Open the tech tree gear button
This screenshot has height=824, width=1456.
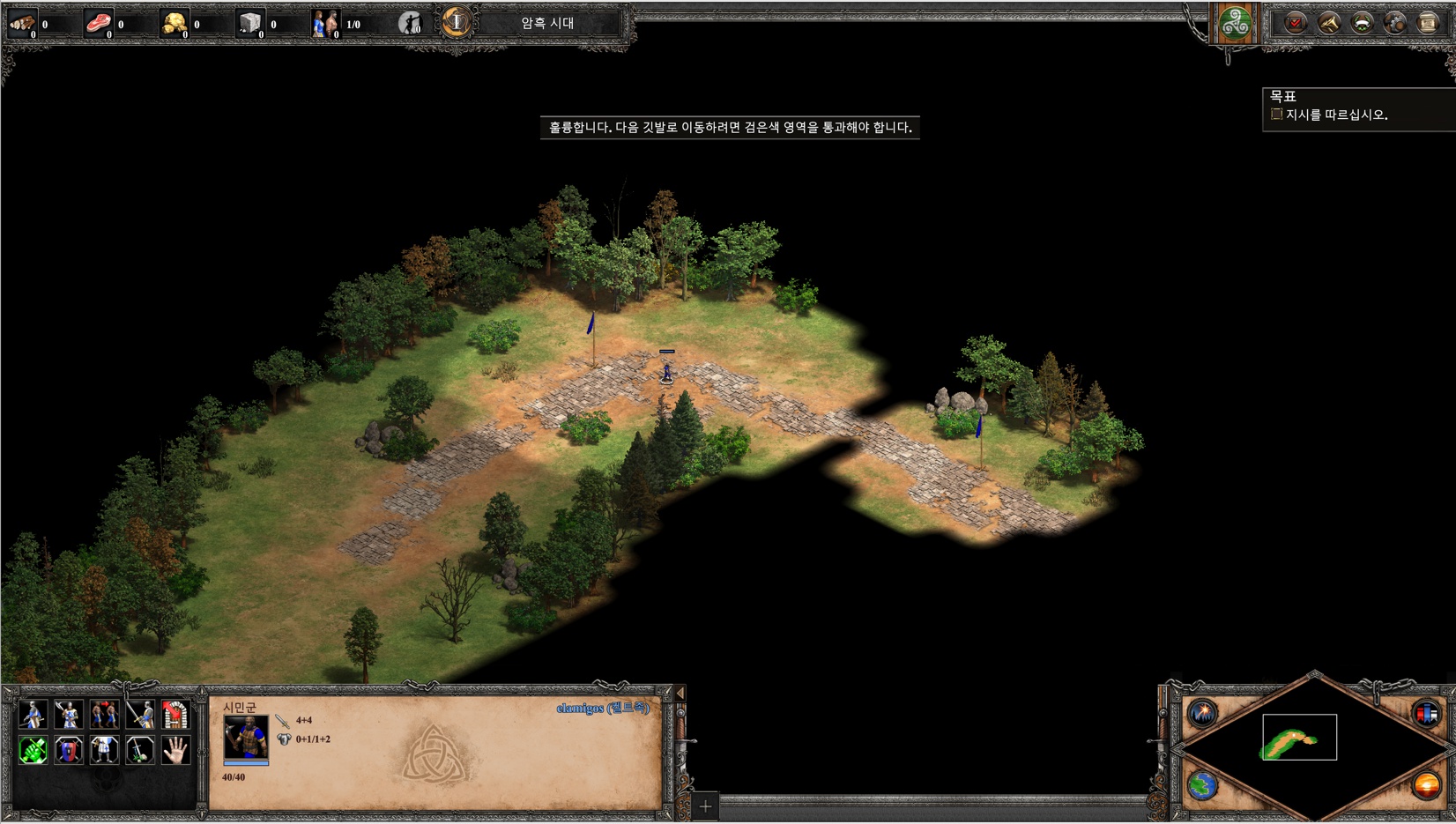tap(1394, 23)
